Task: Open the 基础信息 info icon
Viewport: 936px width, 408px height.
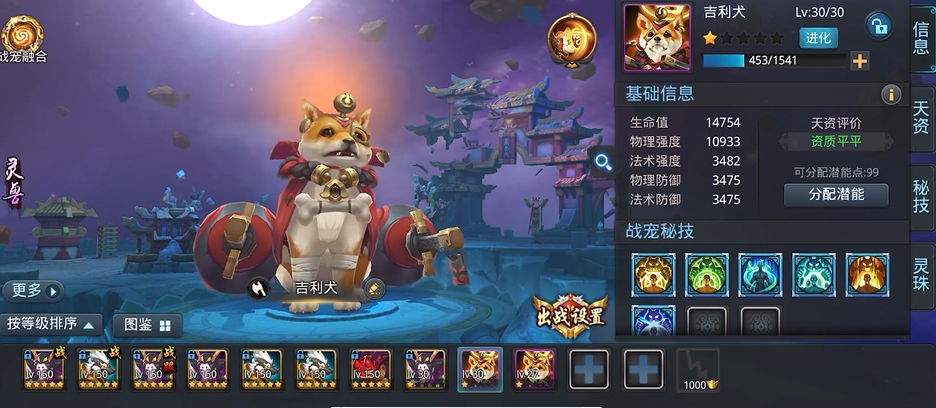Action: click(890, 94)
